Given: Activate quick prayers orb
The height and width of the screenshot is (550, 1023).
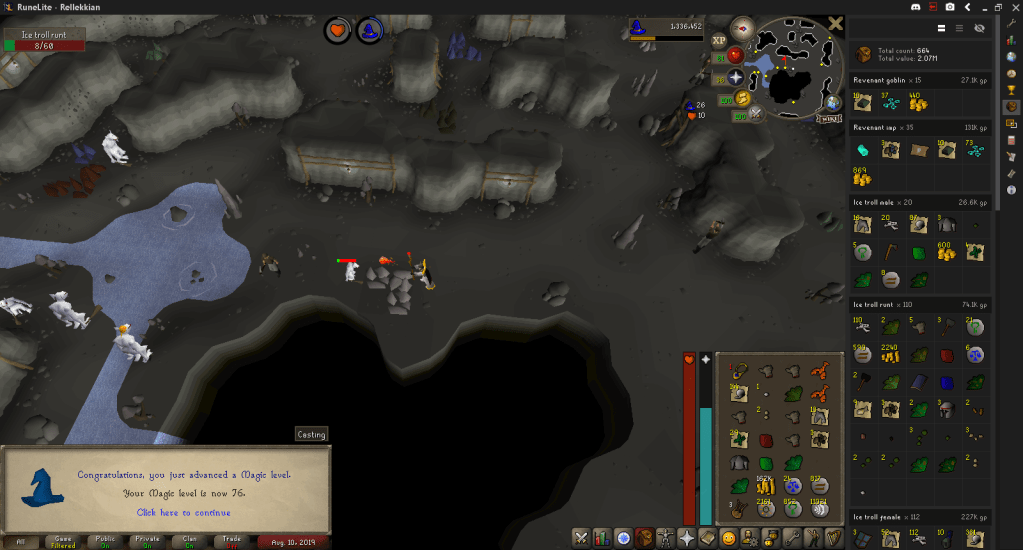Looking at the screenshot, I should (x=736, y=77).
